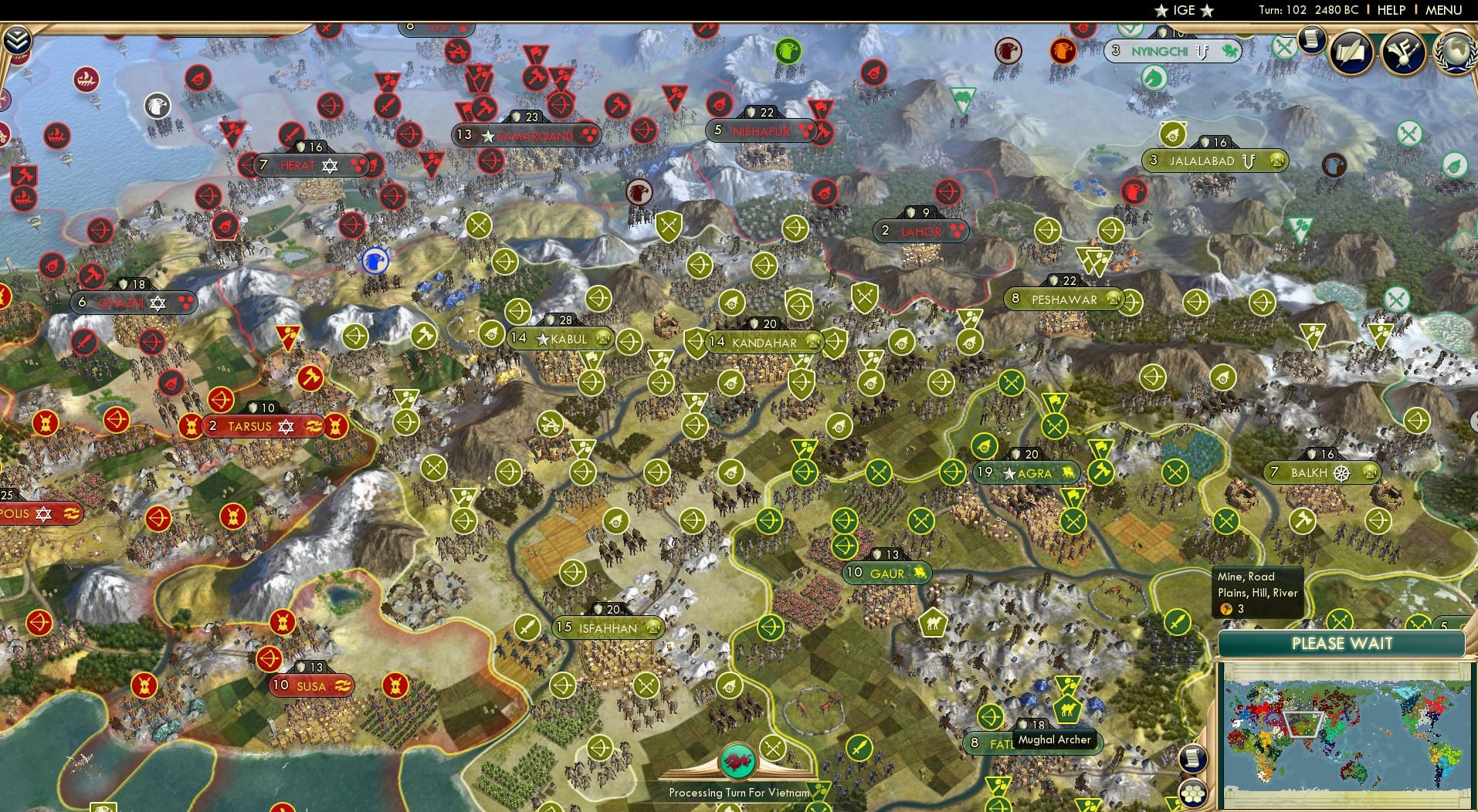Open the MENU
1478x812 pixels.
click(1443, 10)
